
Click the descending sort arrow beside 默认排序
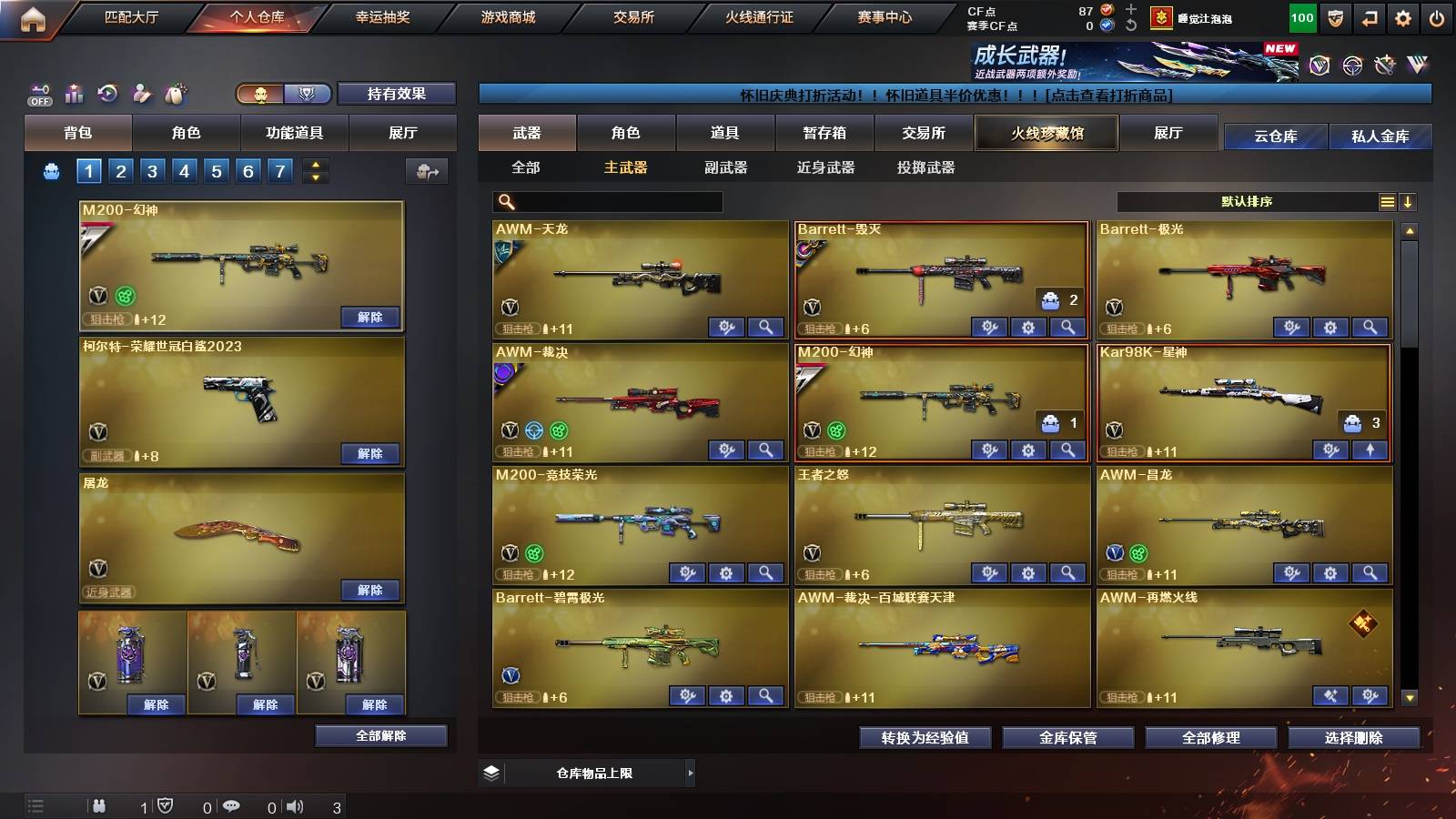point(1409,201)
